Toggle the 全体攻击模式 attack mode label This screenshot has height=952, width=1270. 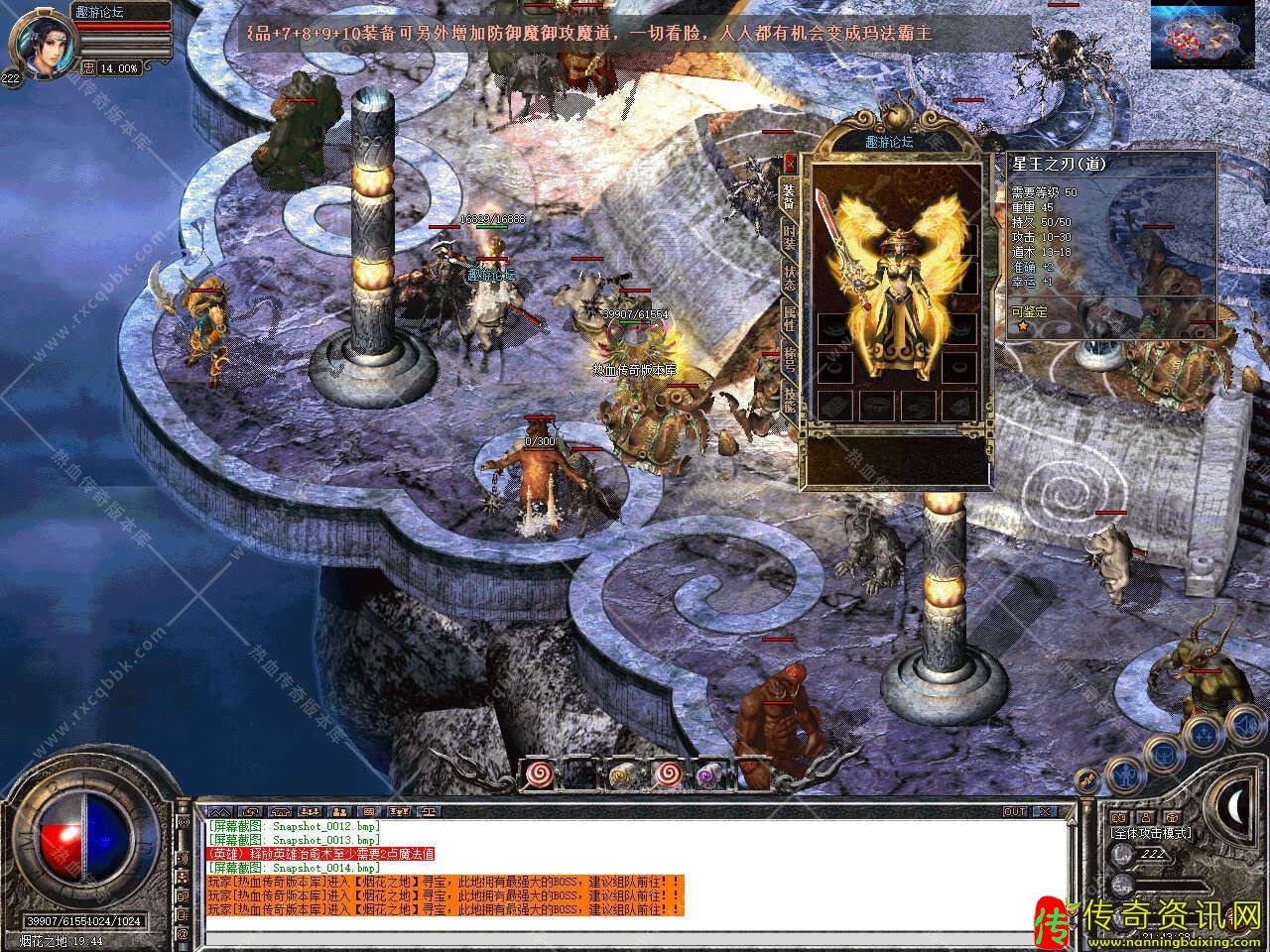click(1151, 833)
